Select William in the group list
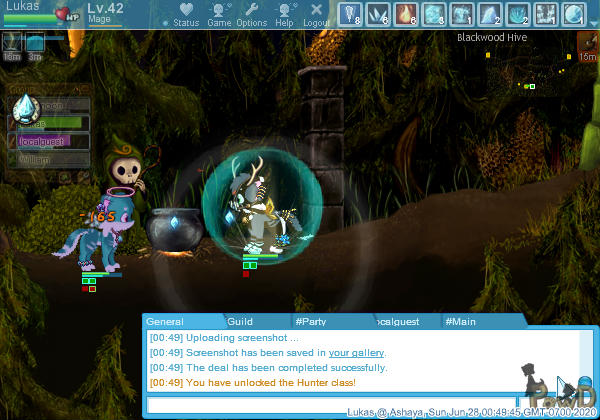 click(40, 159)
